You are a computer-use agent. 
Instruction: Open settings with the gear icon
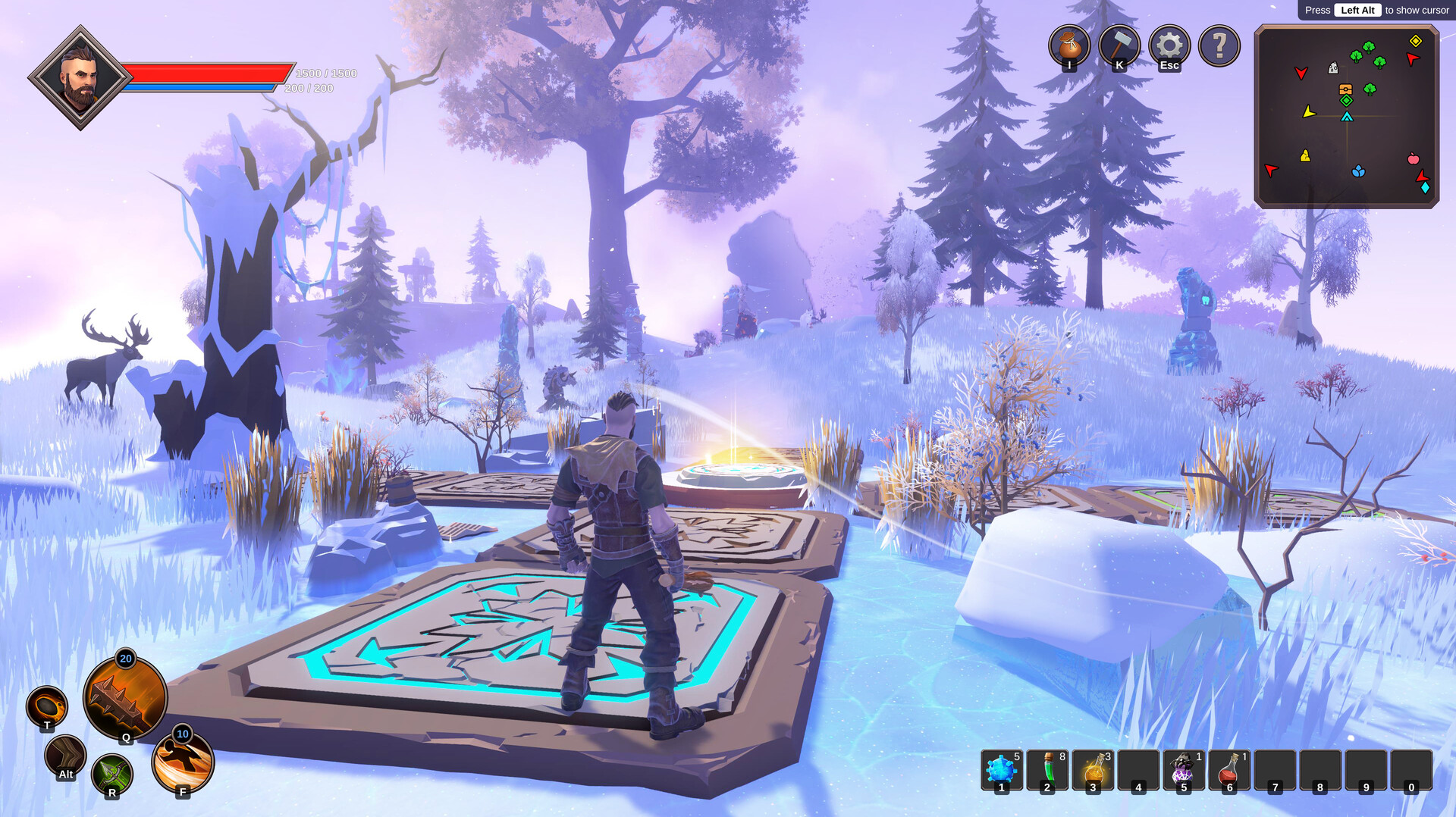click(x=1169, y=45)
